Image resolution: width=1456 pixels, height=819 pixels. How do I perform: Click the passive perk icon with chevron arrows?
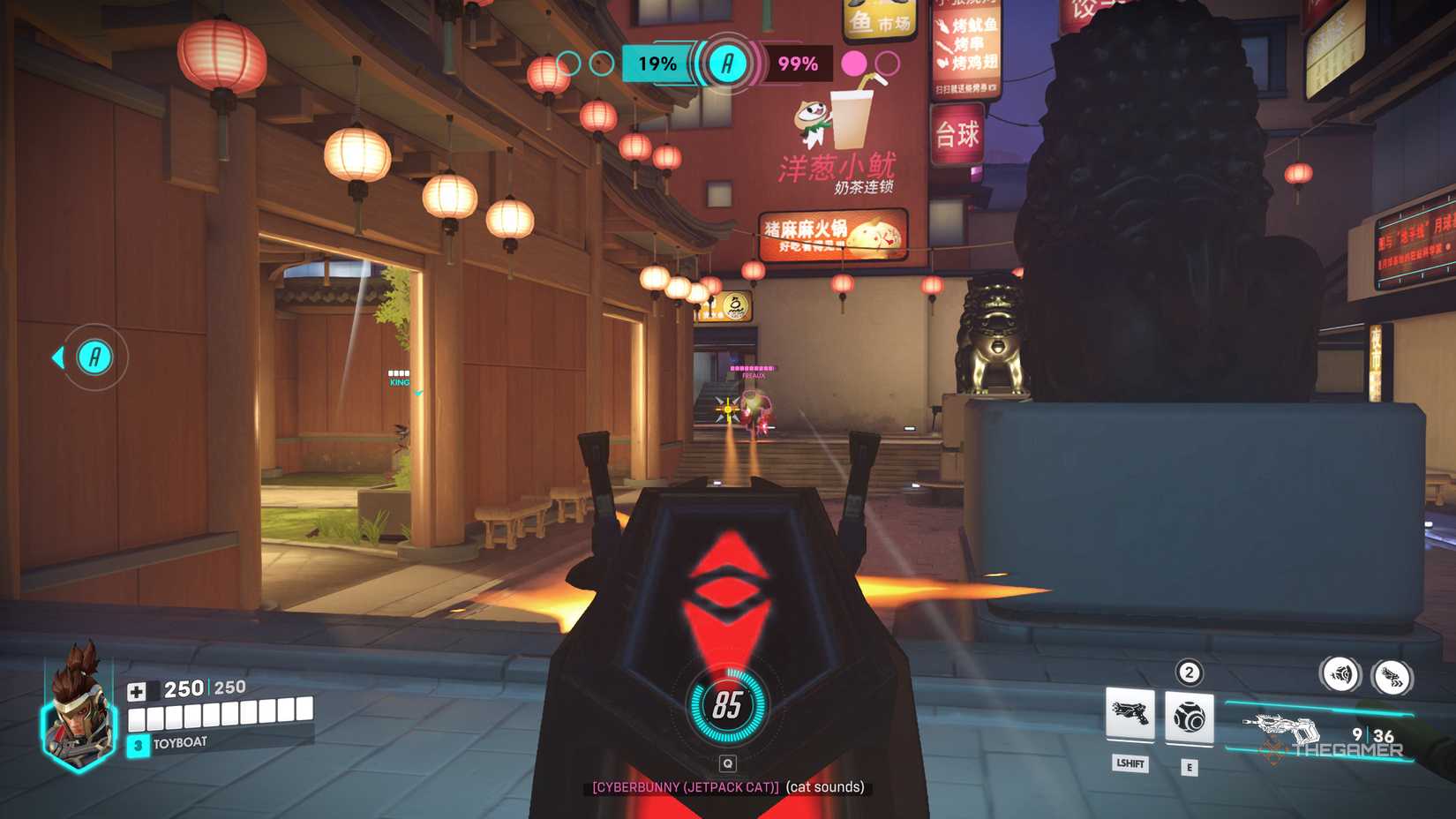(x=1392, y=674)
